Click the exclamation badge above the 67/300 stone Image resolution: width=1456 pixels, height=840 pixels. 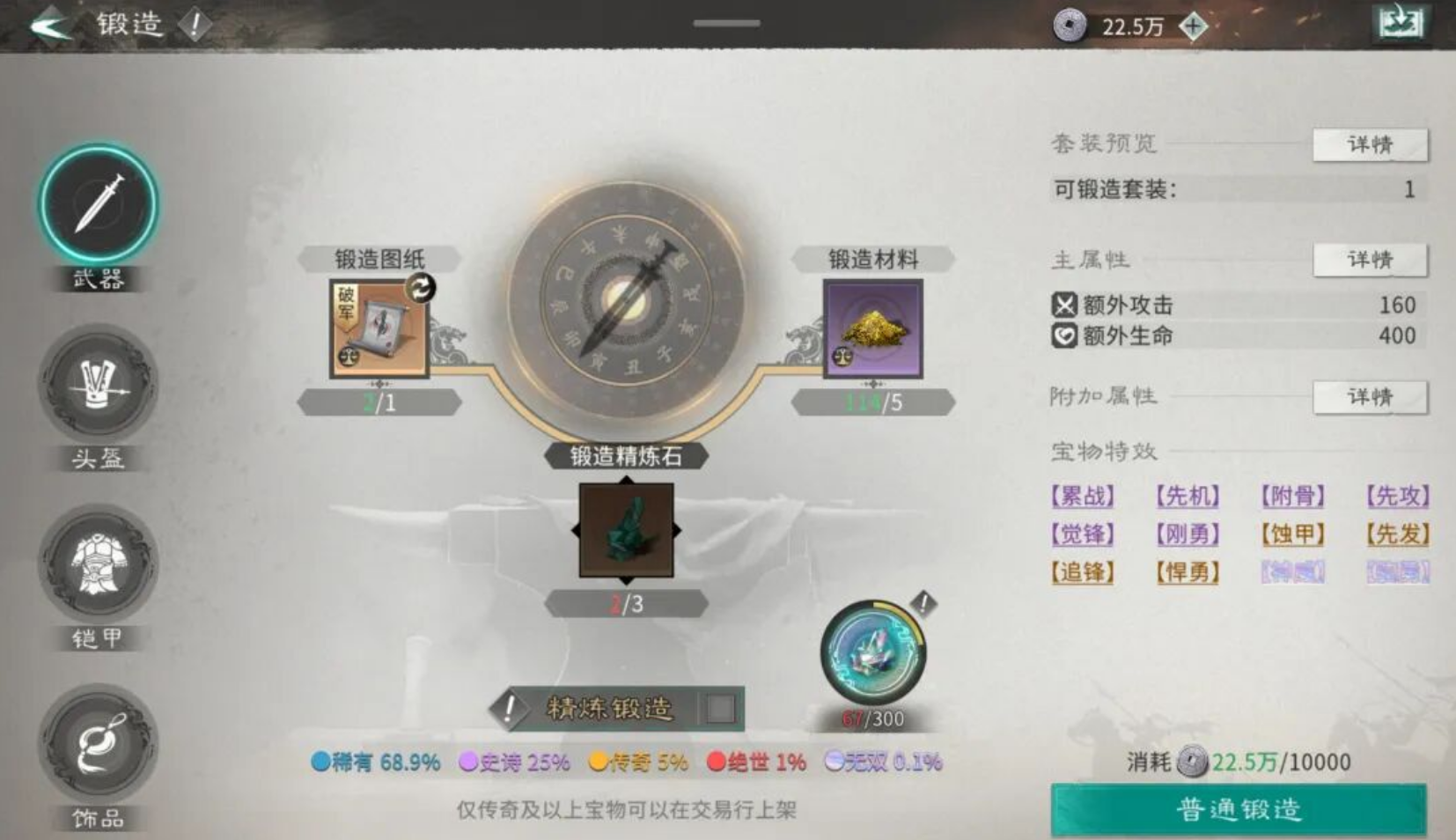tap(923, 603)
